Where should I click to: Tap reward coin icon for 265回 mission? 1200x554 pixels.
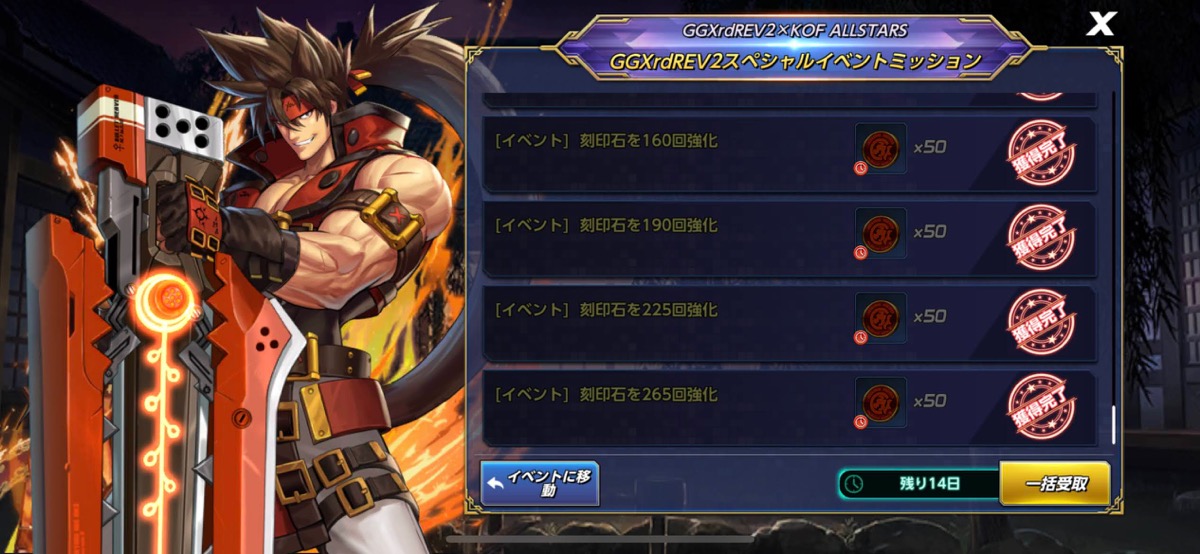click(881, 402)
